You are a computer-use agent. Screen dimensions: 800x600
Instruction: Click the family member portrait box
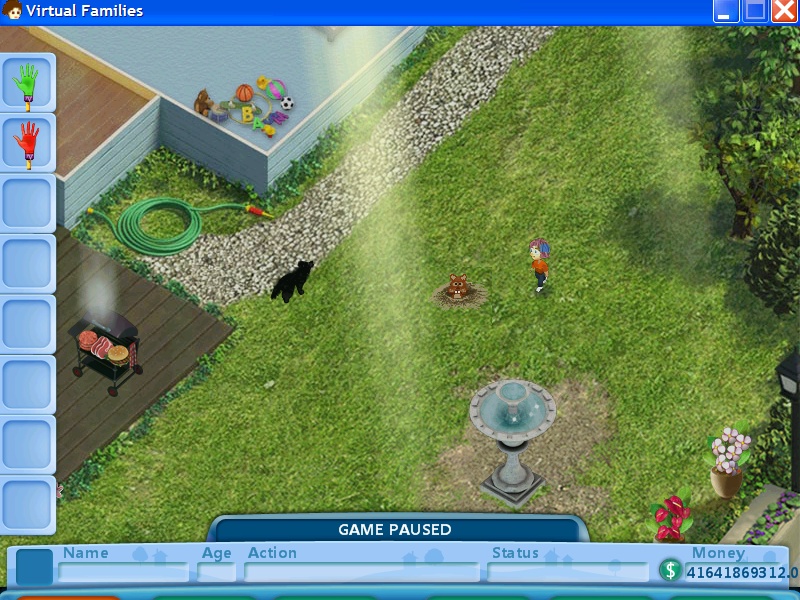point(34,567)
